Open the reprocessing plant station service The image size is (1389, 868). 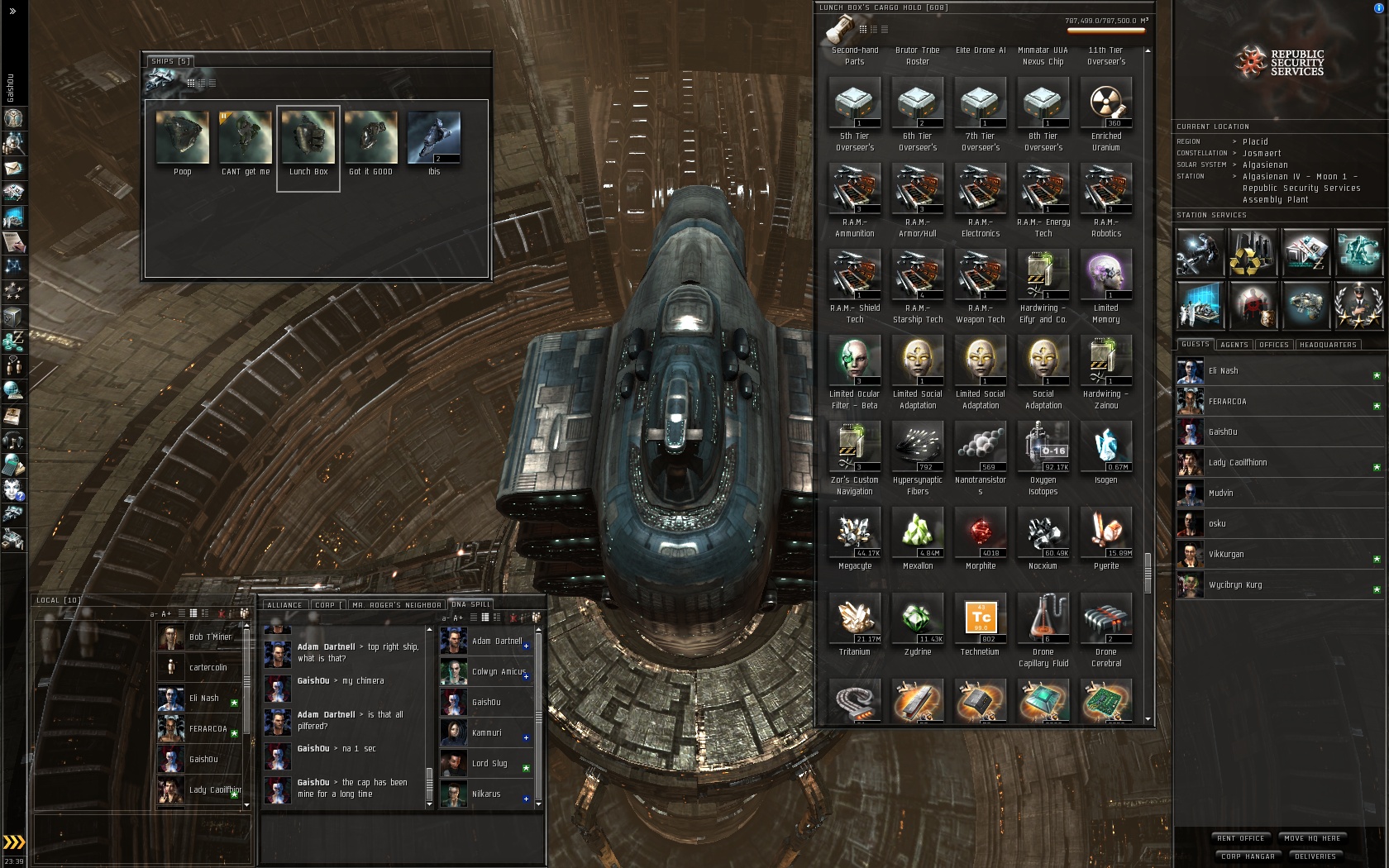click(x=1252, y=253)
